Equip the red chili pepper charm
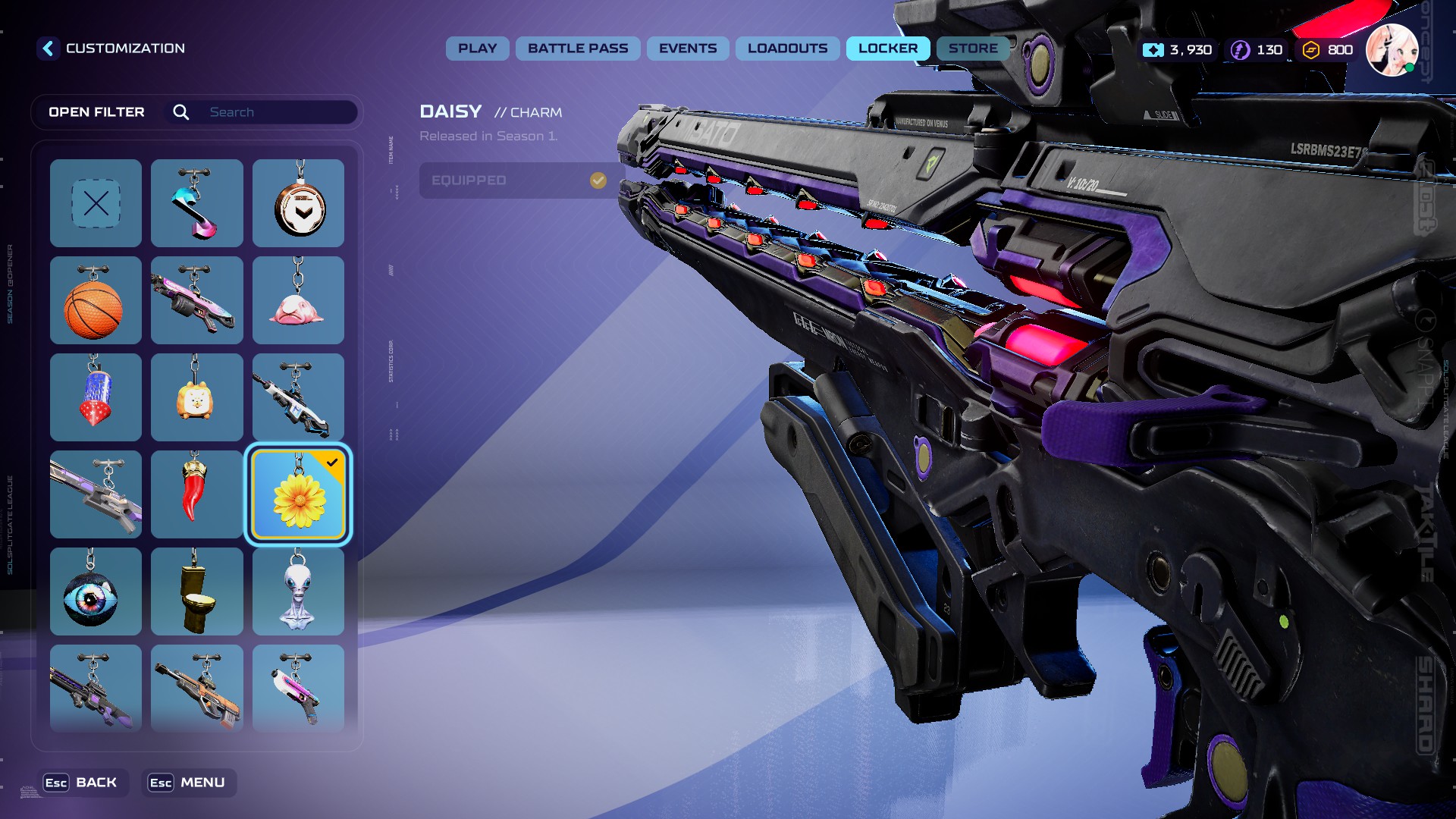Screen dimensions: 1456x819 [196, 494]
